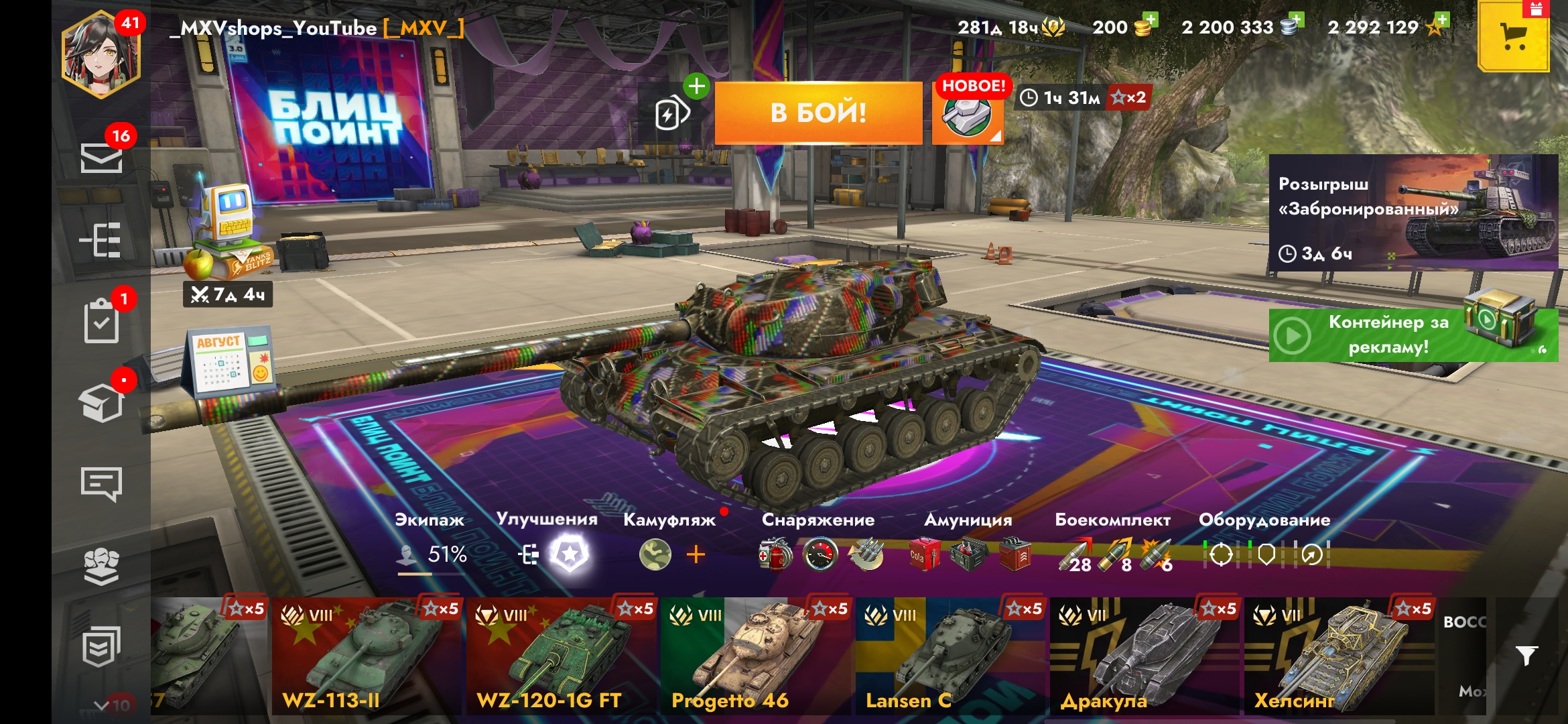
Task: Add camouflage with the orange plus
Action: click(696, 554)
